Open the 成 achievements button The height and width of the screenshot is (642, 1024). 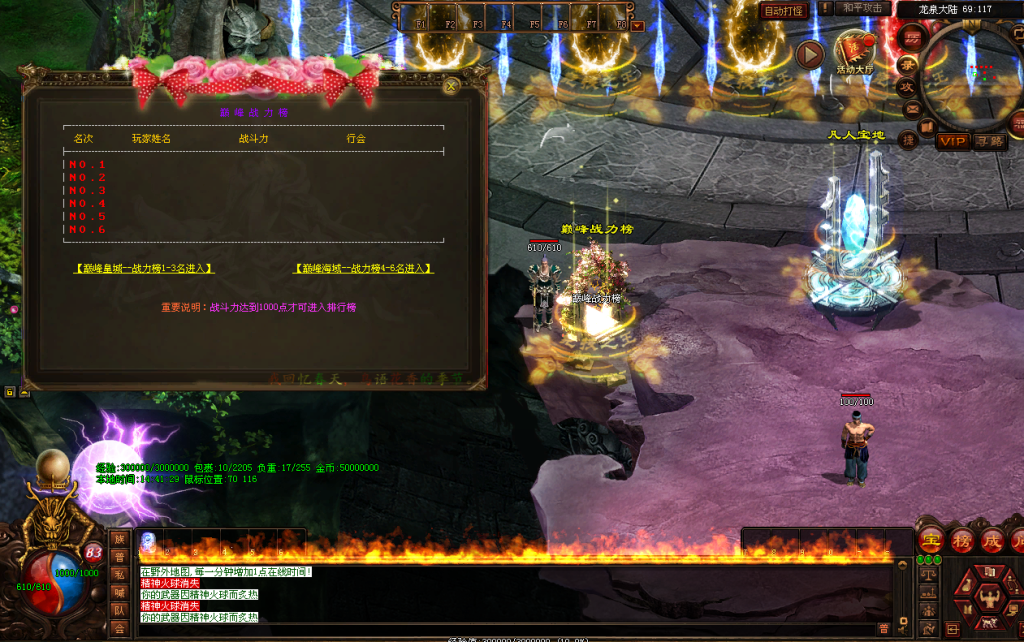pyautogui.click(x=992, y=541)
